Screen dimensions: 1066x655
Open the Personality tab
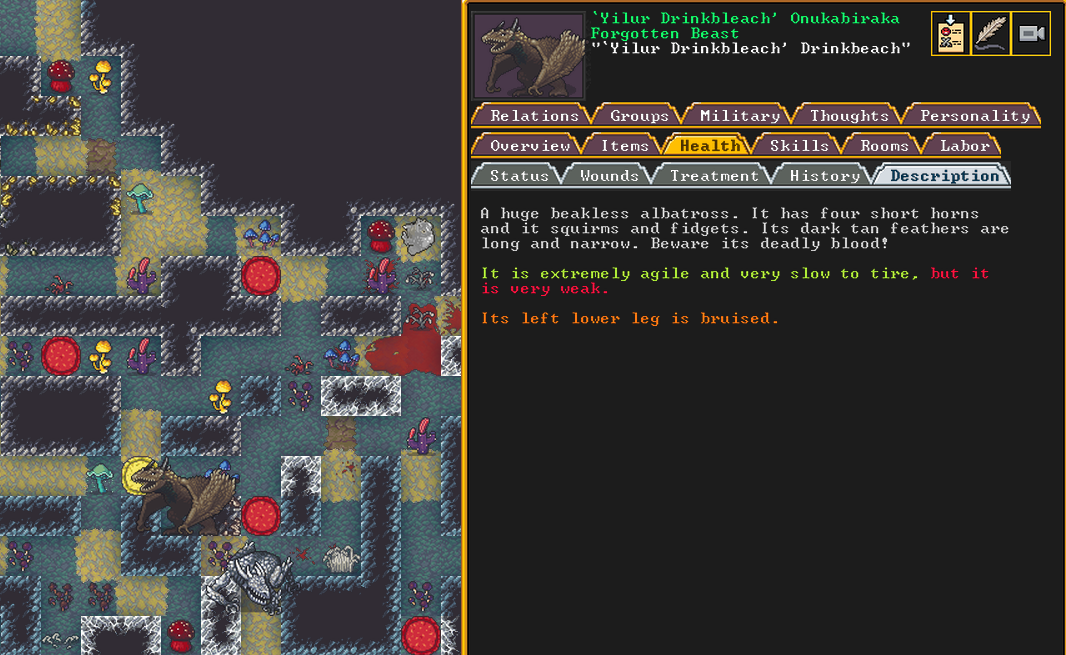click(x=974, y=116)
